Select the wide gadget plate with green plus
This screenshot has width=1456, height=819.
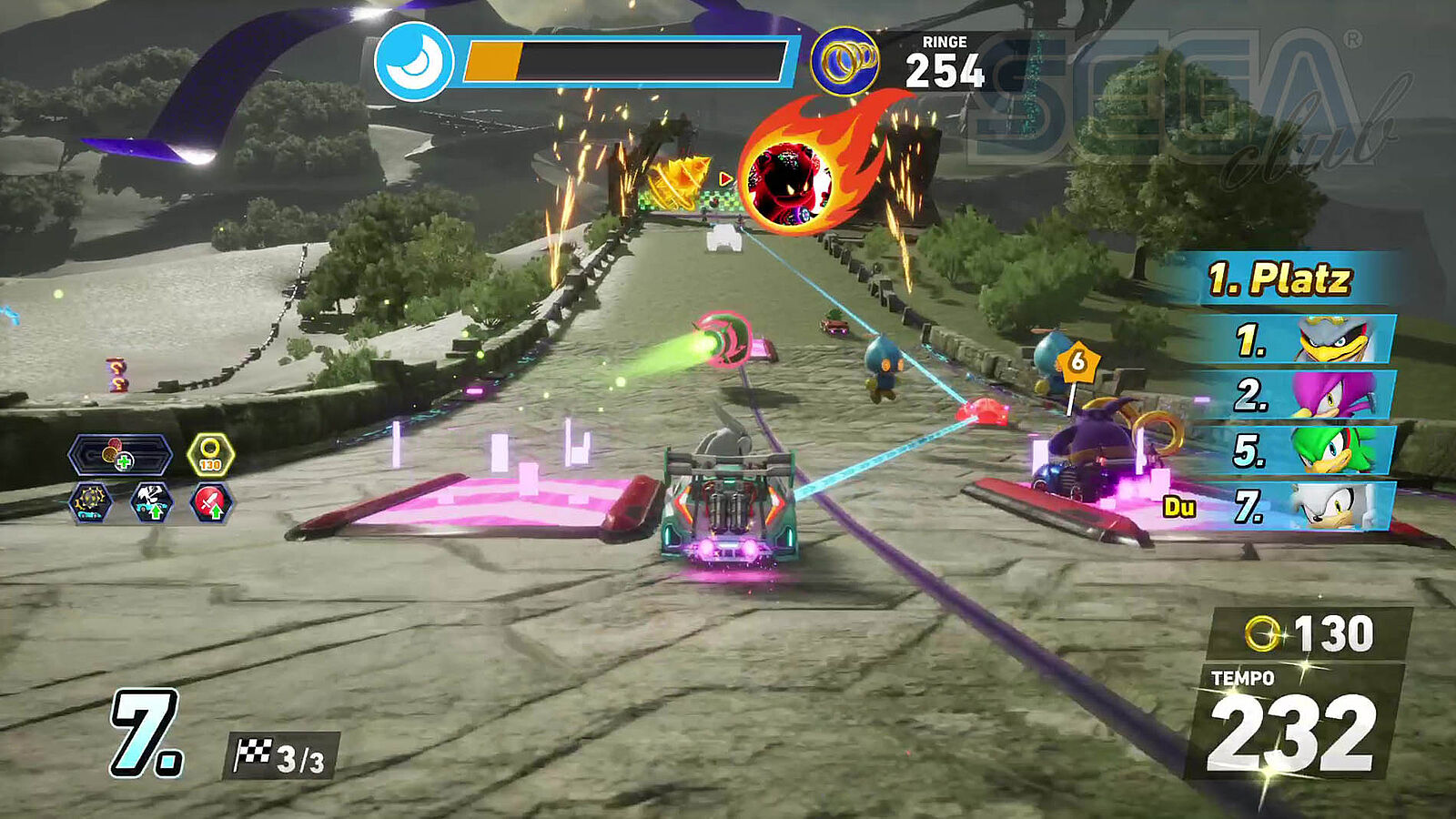click(x=119, y=455)
